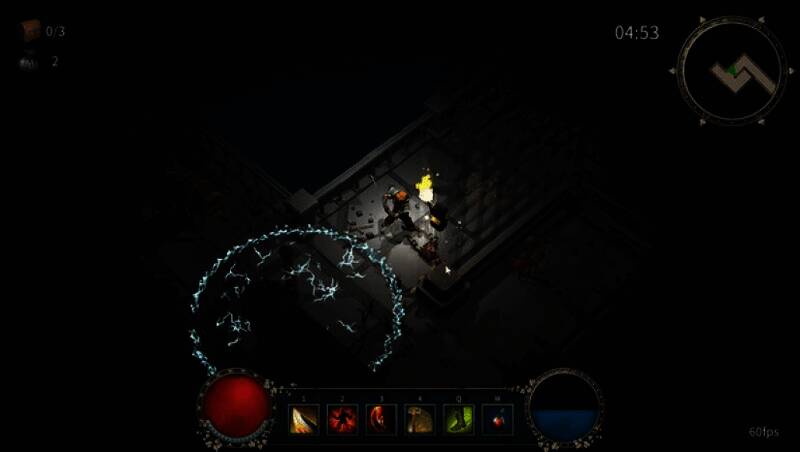The height and width of the screenshot is (452, 800).
Task: Activate the green boot dash skill
Action: coord(459,419)
